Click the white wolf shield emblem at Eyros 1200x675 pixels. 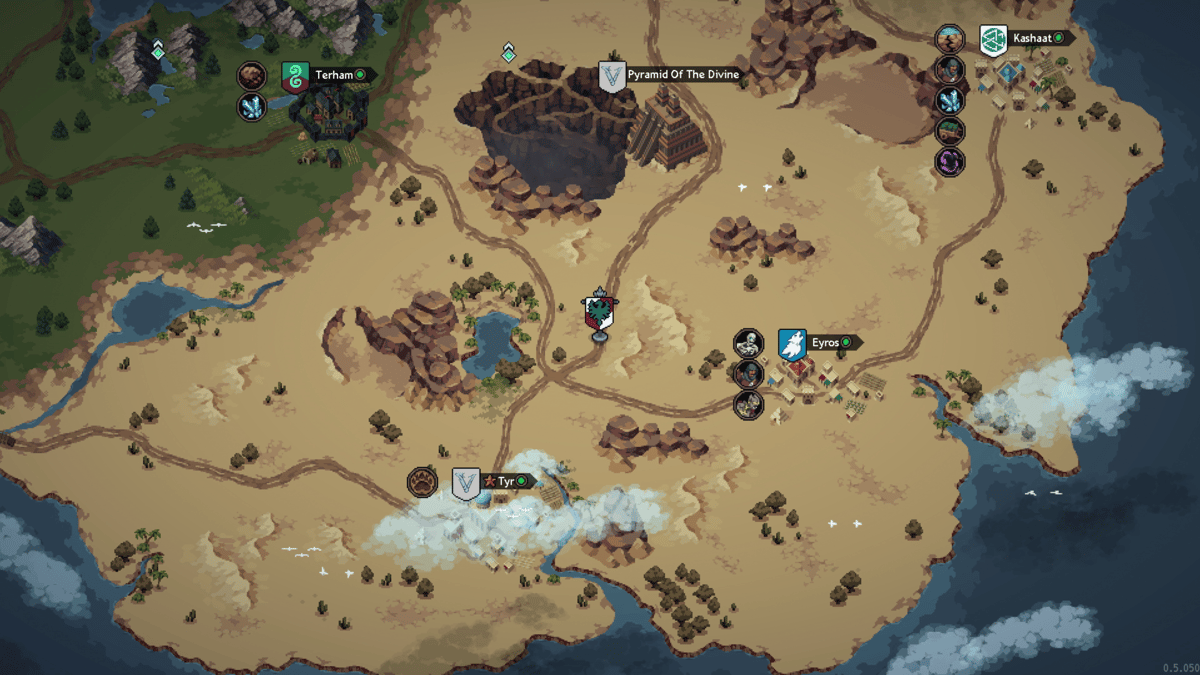pyautogui.click(x=792, y=344)
